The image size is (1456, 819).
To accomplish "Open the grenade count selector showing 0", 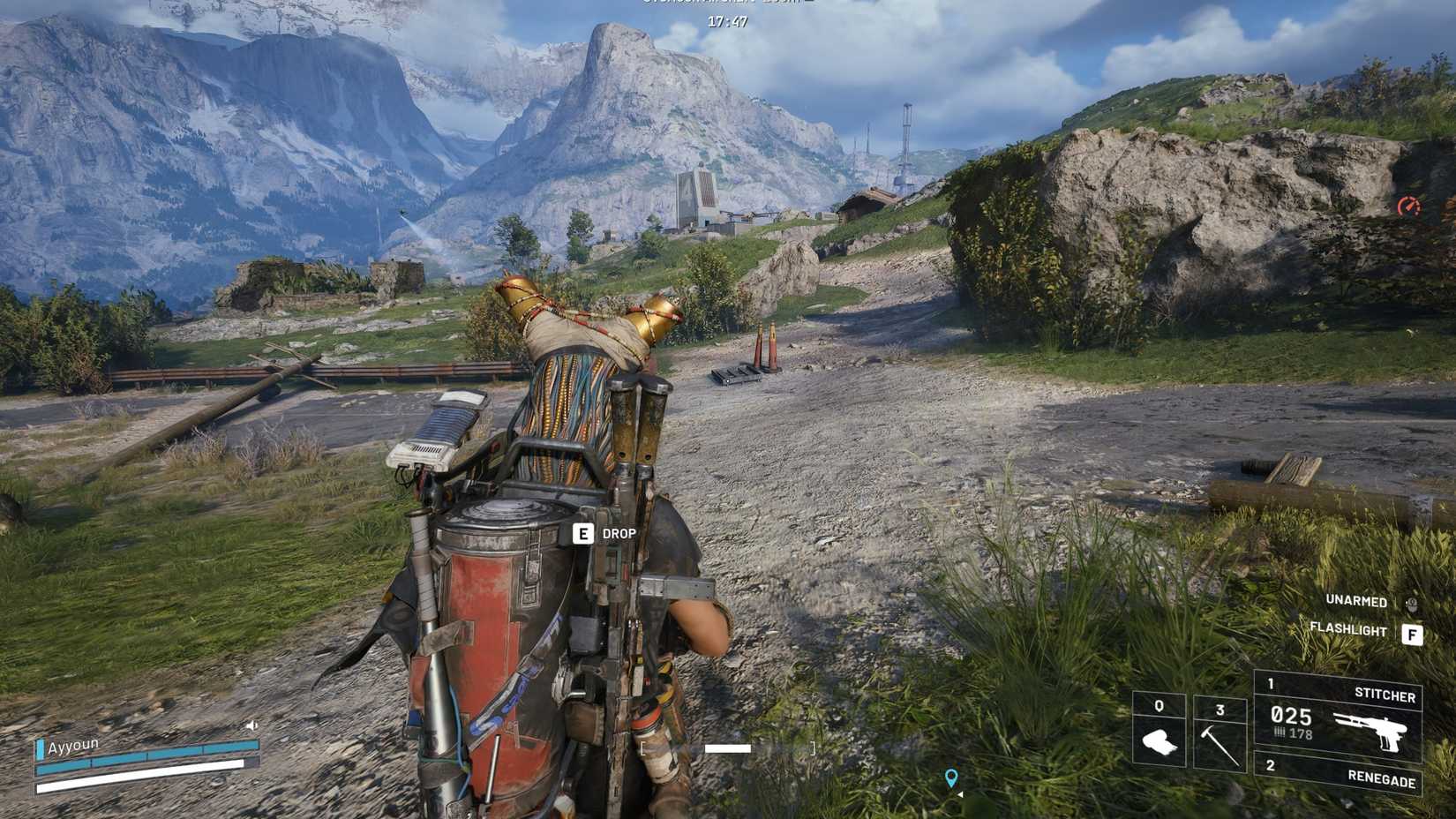I will click(x=1159, y=706).
